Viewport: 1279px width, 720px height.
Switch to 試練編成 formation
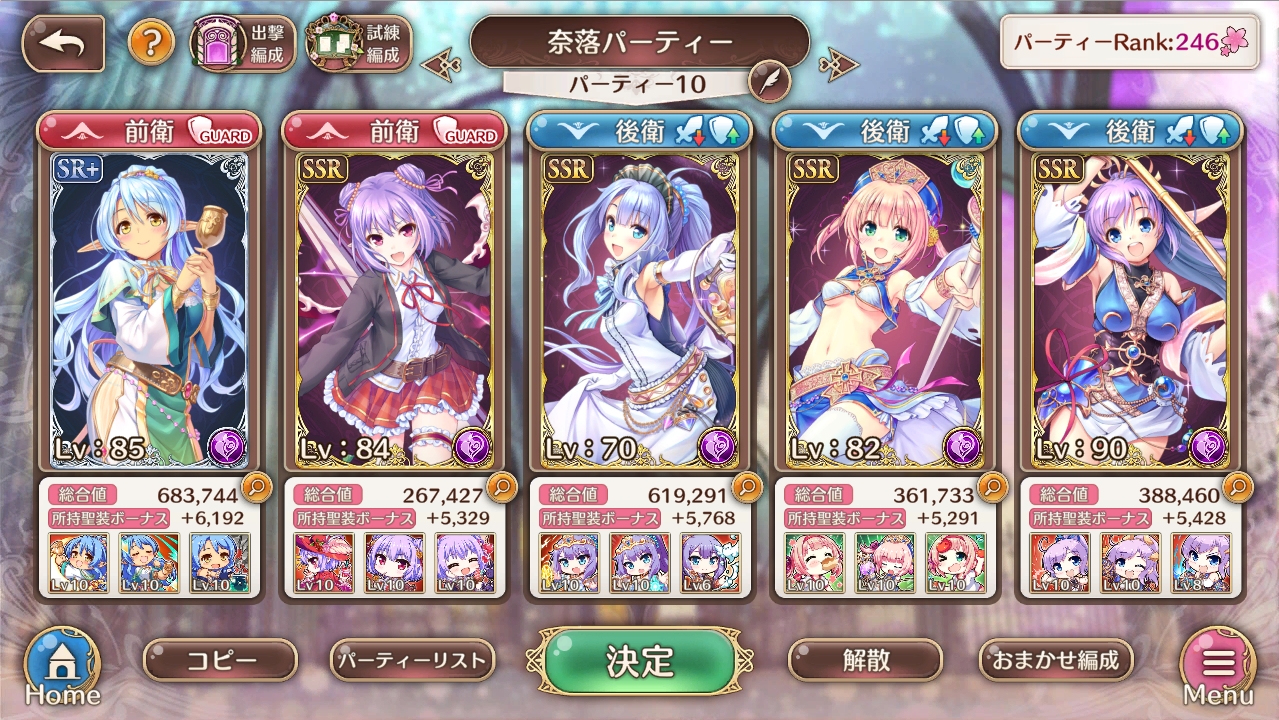(x=358, y=42)
